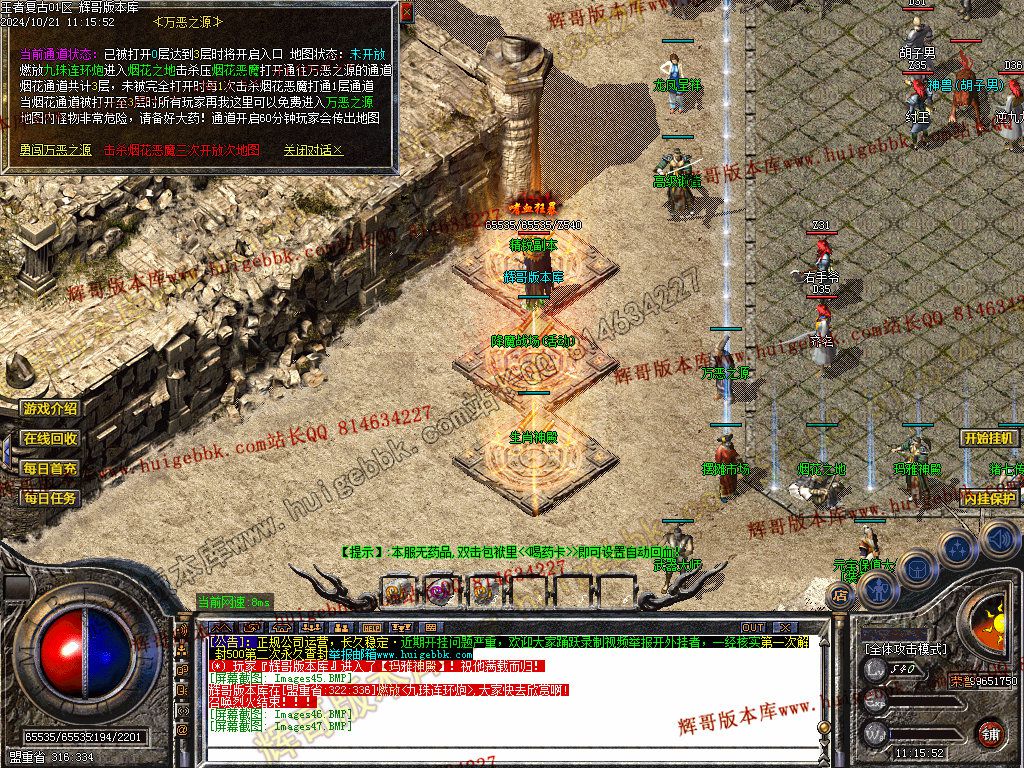Start auto-combat with 开始挂机
Viewport: 1024px width, 768px height.
click(x=990, y=438)
